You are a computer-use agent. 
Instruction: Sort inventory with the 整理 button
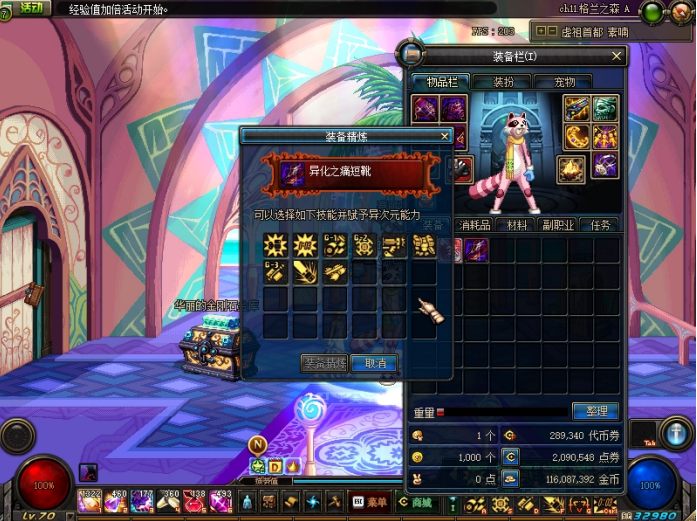point(595,411)
